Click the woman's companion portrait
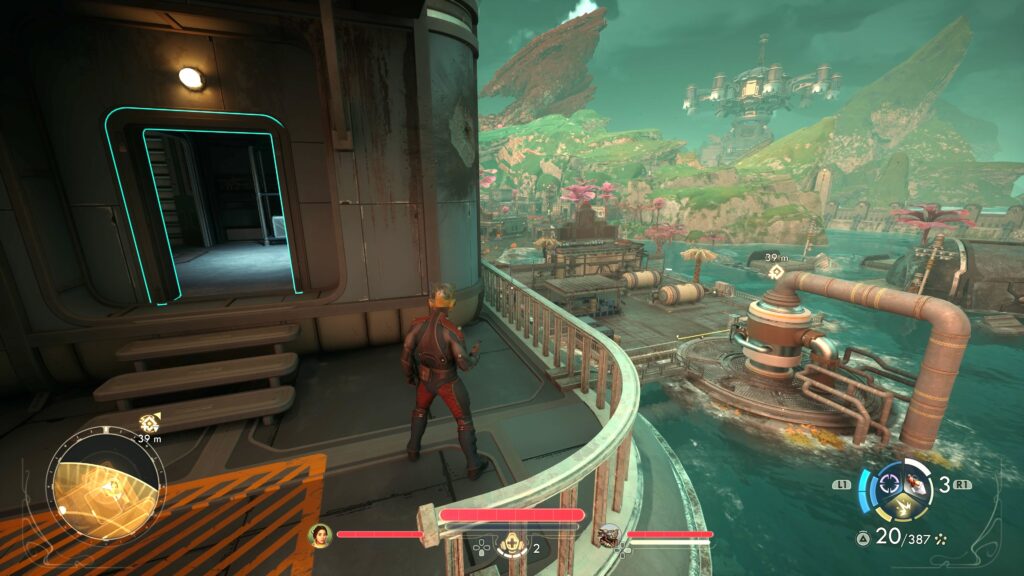 tap(320, 534)
